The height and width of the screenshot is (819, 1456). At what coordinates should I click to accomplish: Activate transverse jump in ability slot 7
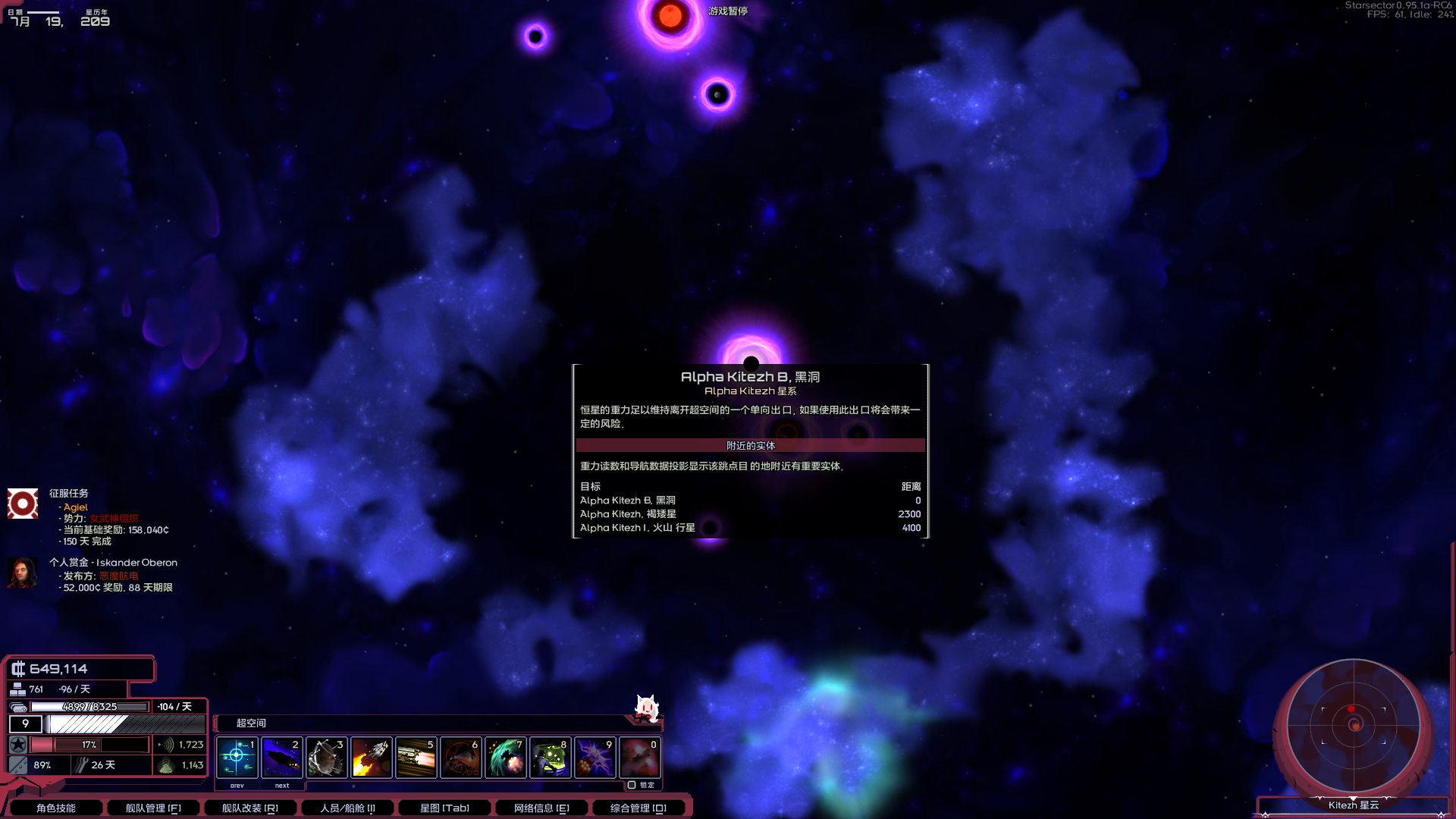[505, 757]
